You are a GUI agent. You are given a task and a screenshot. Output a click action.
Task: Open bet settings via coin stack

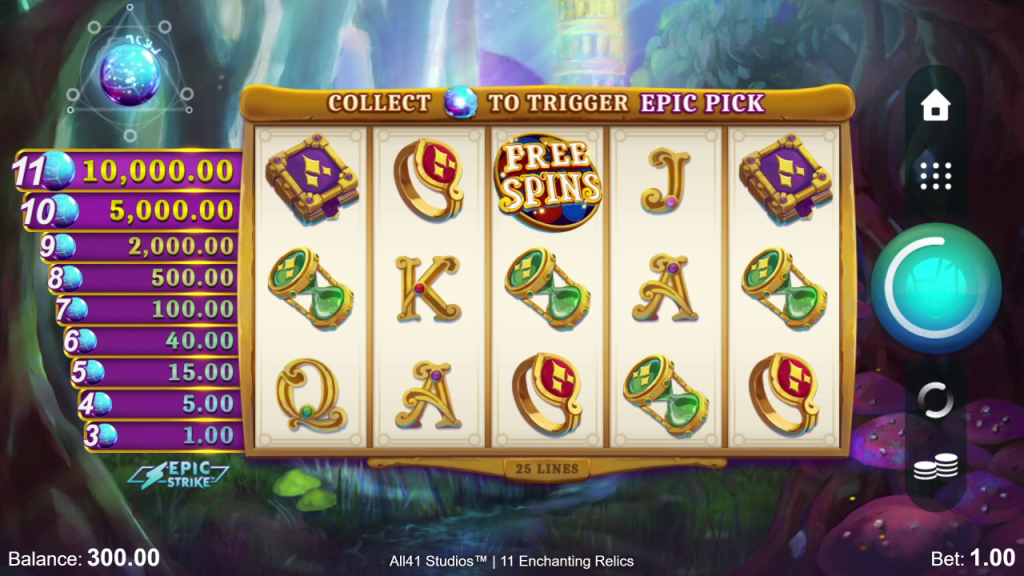[935, 466]
